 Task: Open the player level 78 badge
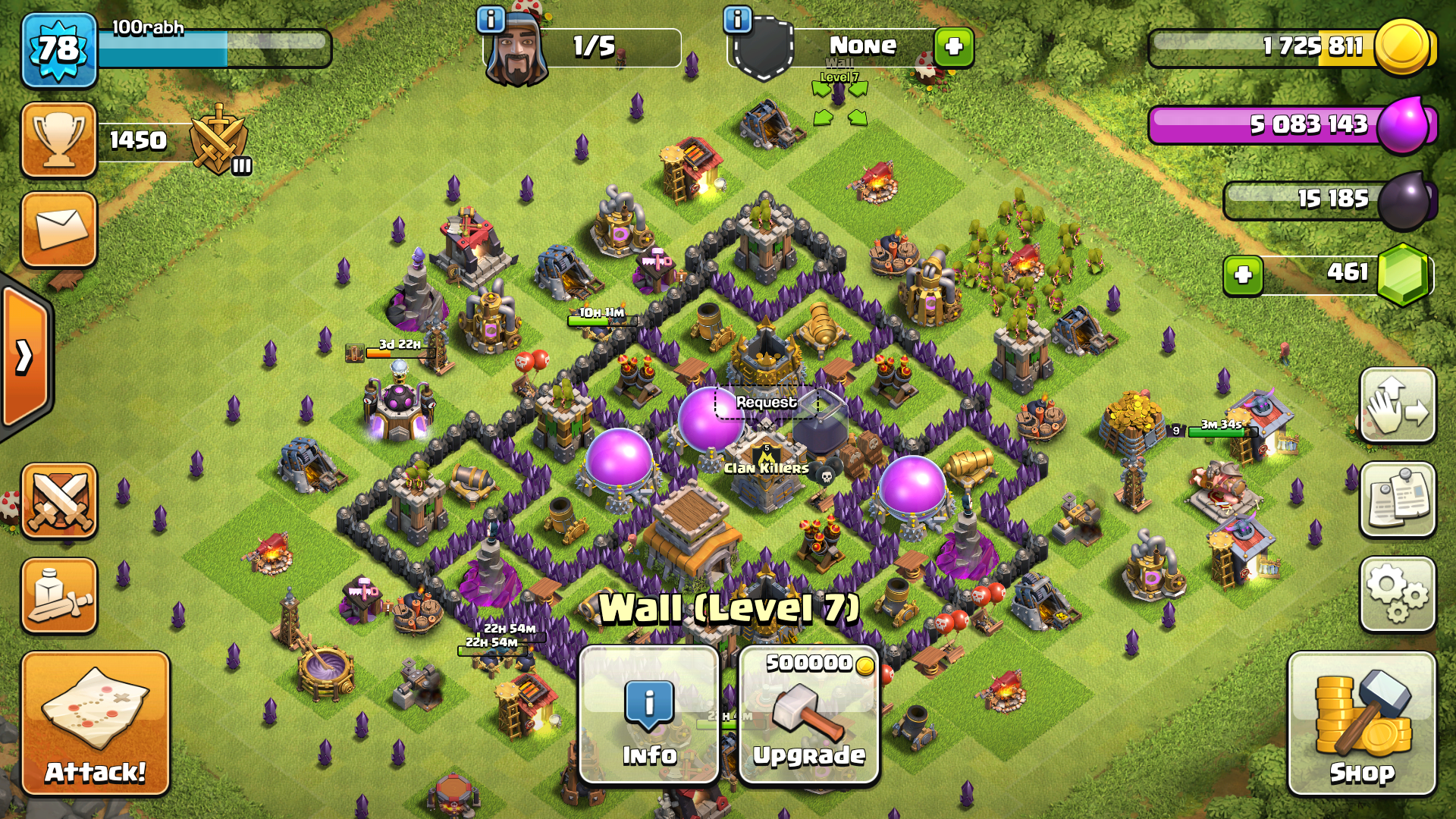(59, 50)
